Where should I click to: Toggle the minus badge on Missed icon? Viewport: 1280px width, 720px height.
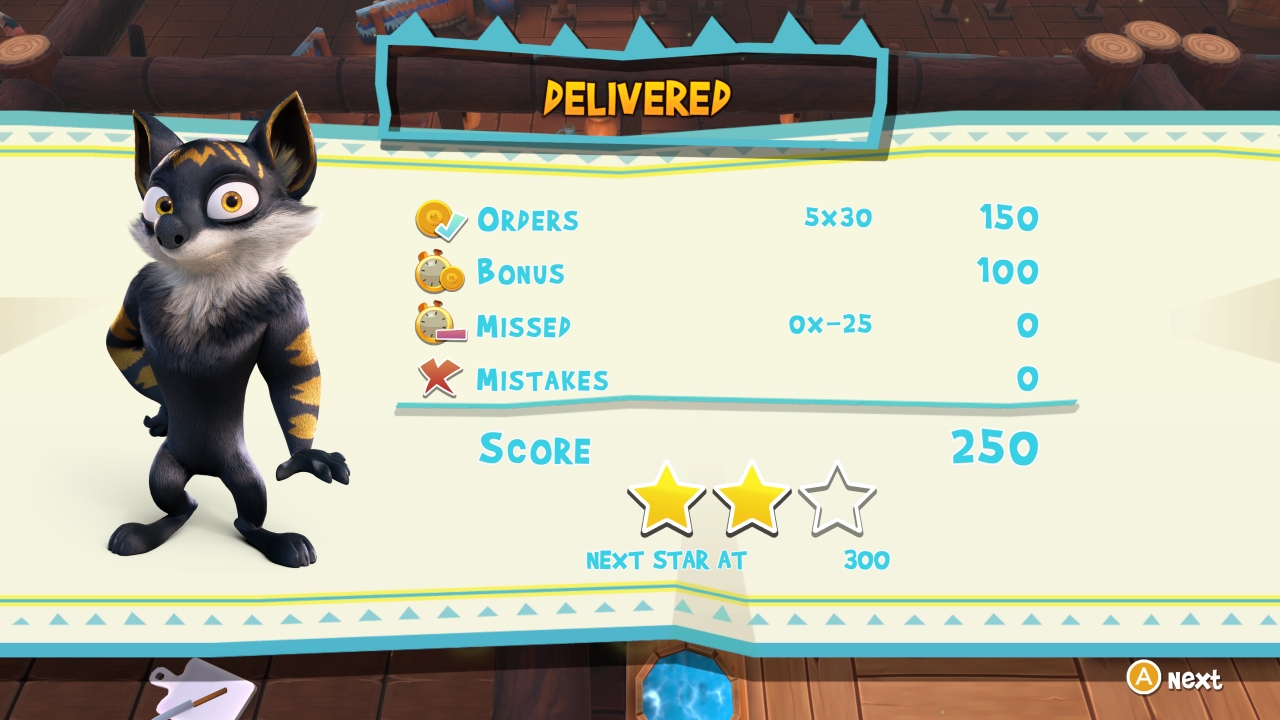click(x=449, y=334)
